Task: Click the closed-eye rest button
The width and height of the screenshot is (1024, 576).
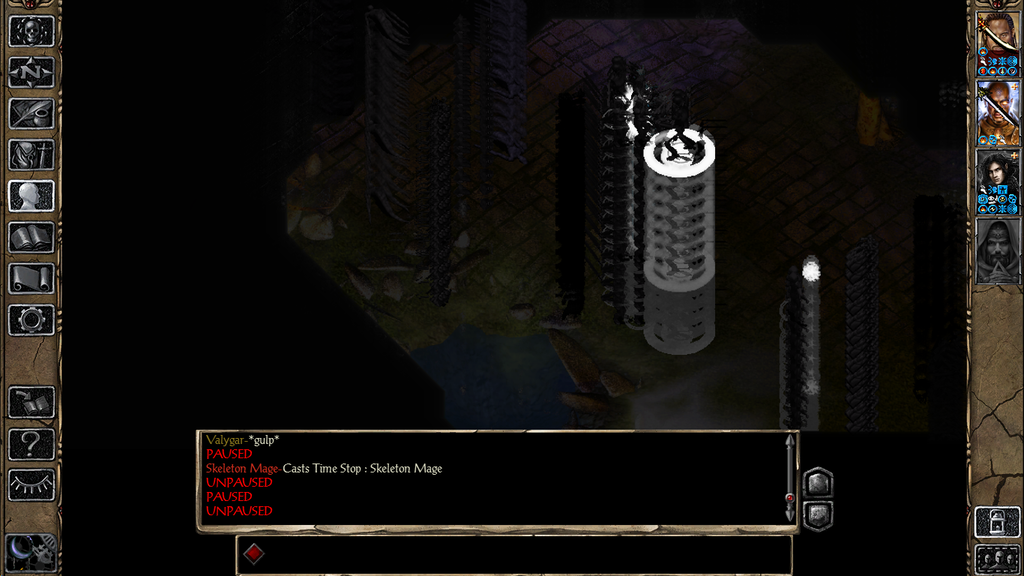Action: click(x=31, y=485)
